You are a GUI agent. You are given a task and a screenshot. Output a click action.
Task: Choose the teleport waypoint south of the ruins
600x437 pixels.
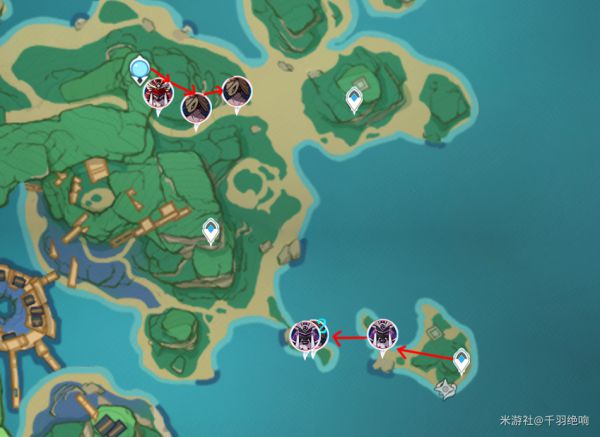coord(211,231)
